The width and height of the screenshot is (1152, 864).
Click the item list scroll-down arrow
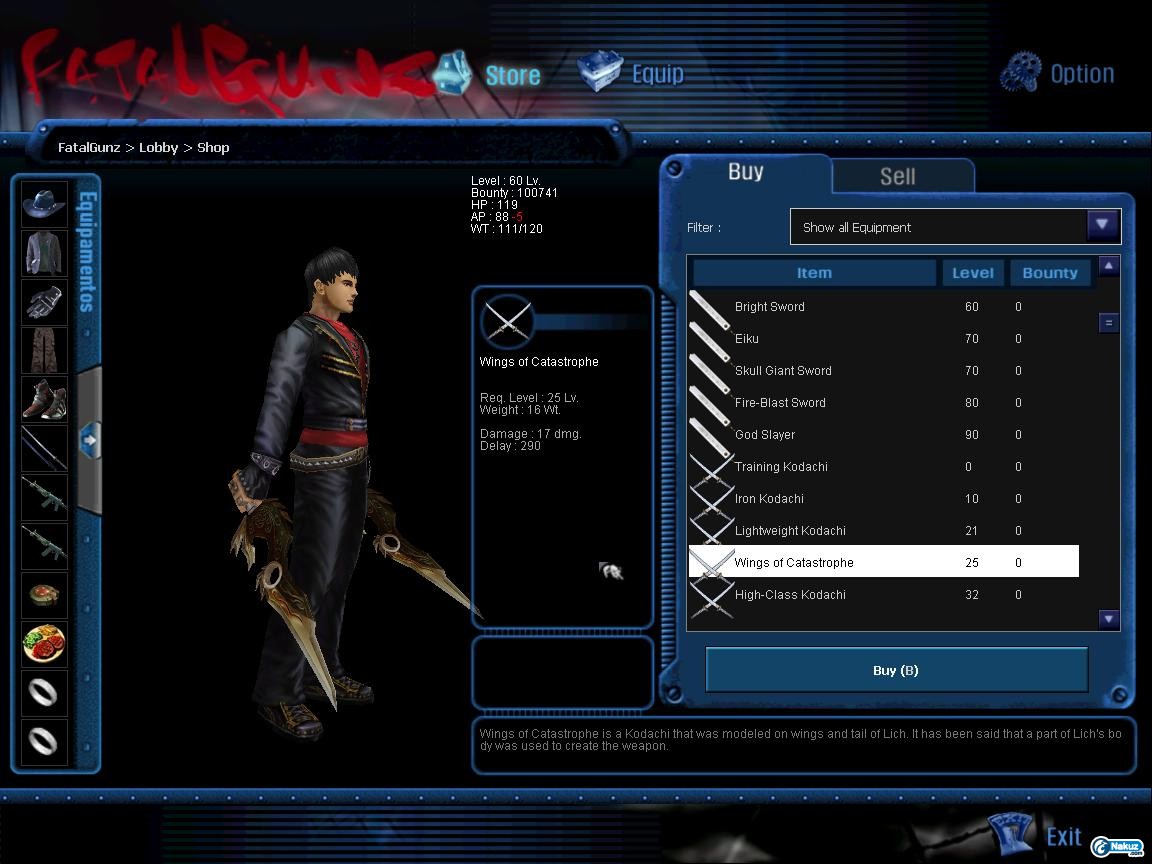tap(1108, 619)
